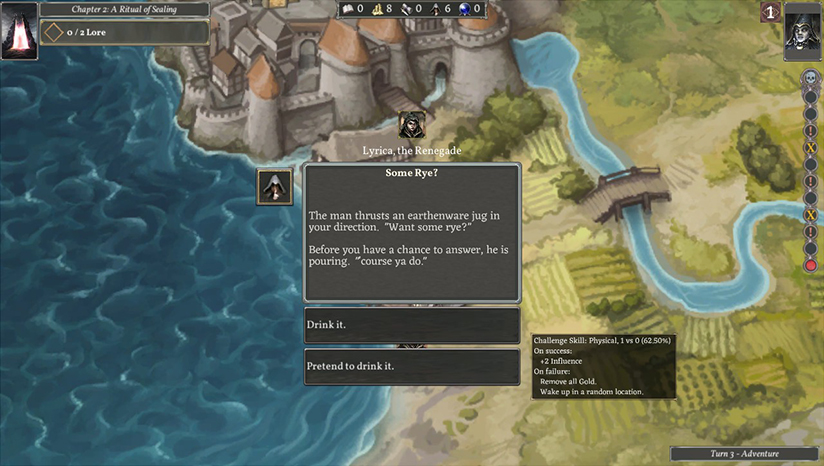
Task: Open the hooded villain portrait
Action: click(x=803, y=30)
